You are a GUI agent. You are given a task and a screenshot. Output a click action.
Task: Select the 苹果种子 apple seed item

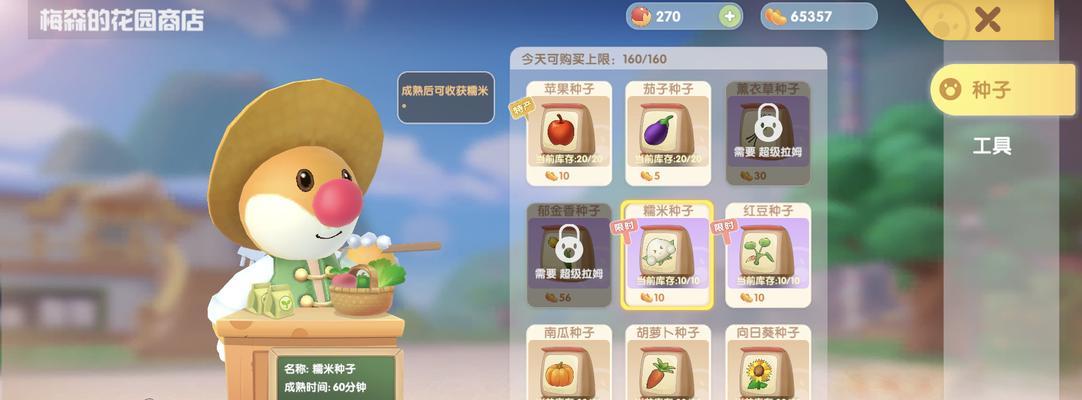click(x=568, y=134)
